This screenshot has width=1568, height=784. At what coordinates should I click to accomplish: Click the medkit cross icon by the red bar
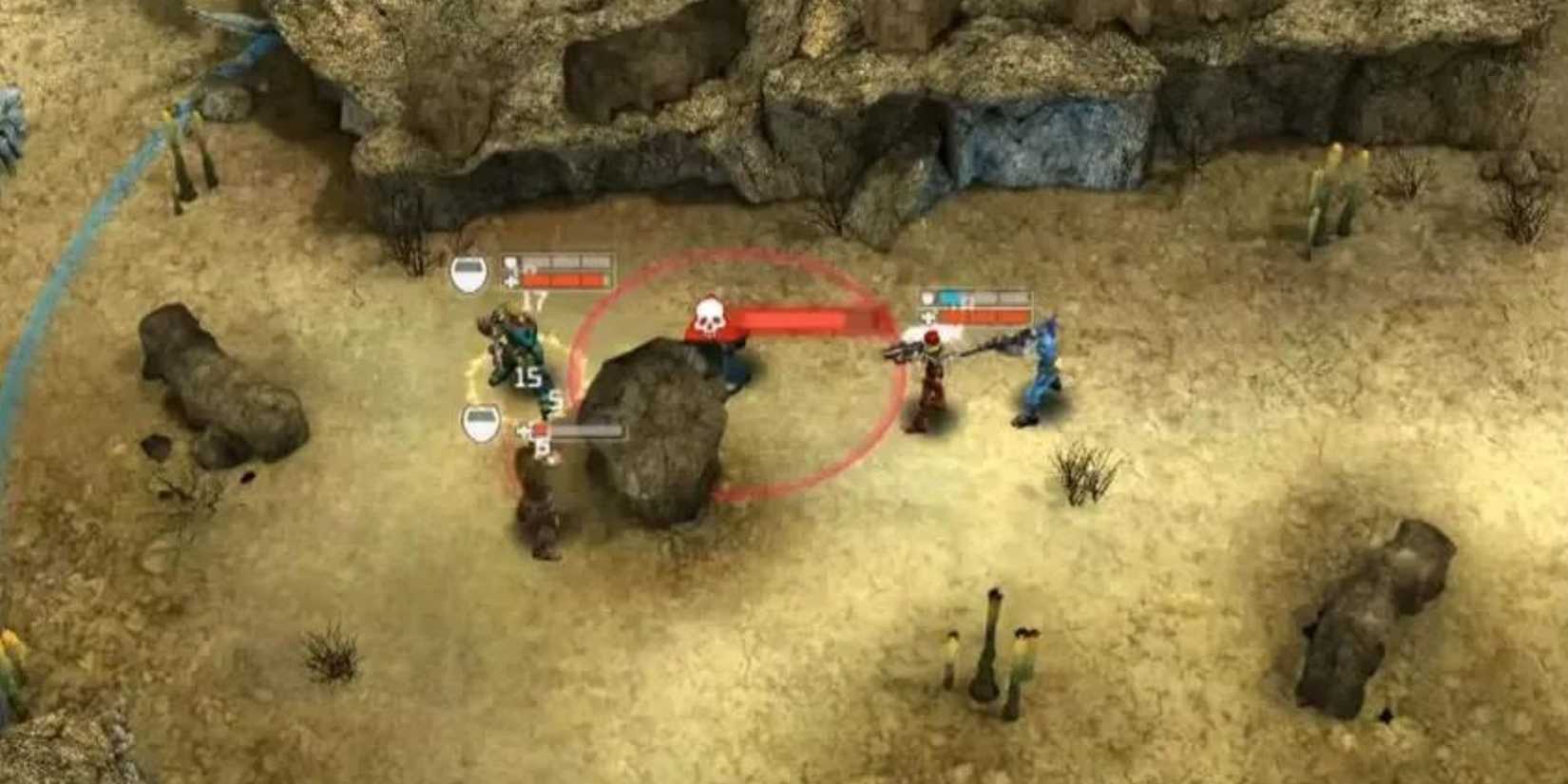point(510,282)
